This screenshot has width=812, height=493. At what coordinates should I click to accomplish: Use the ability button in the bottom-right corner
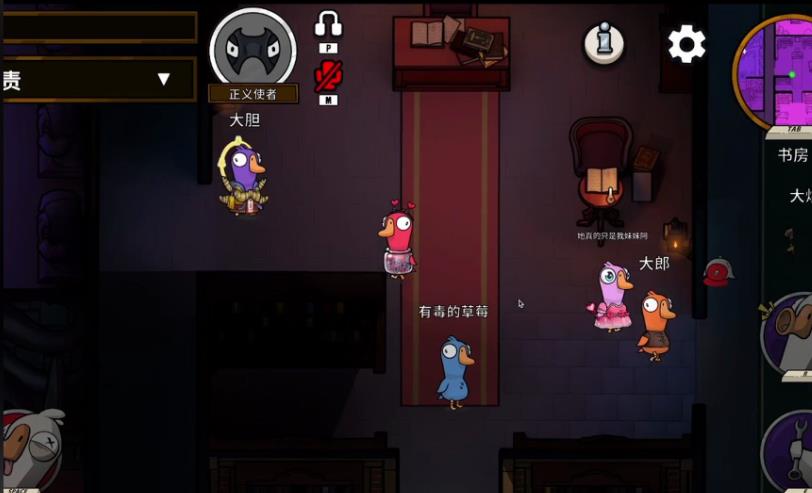[790, 452]
